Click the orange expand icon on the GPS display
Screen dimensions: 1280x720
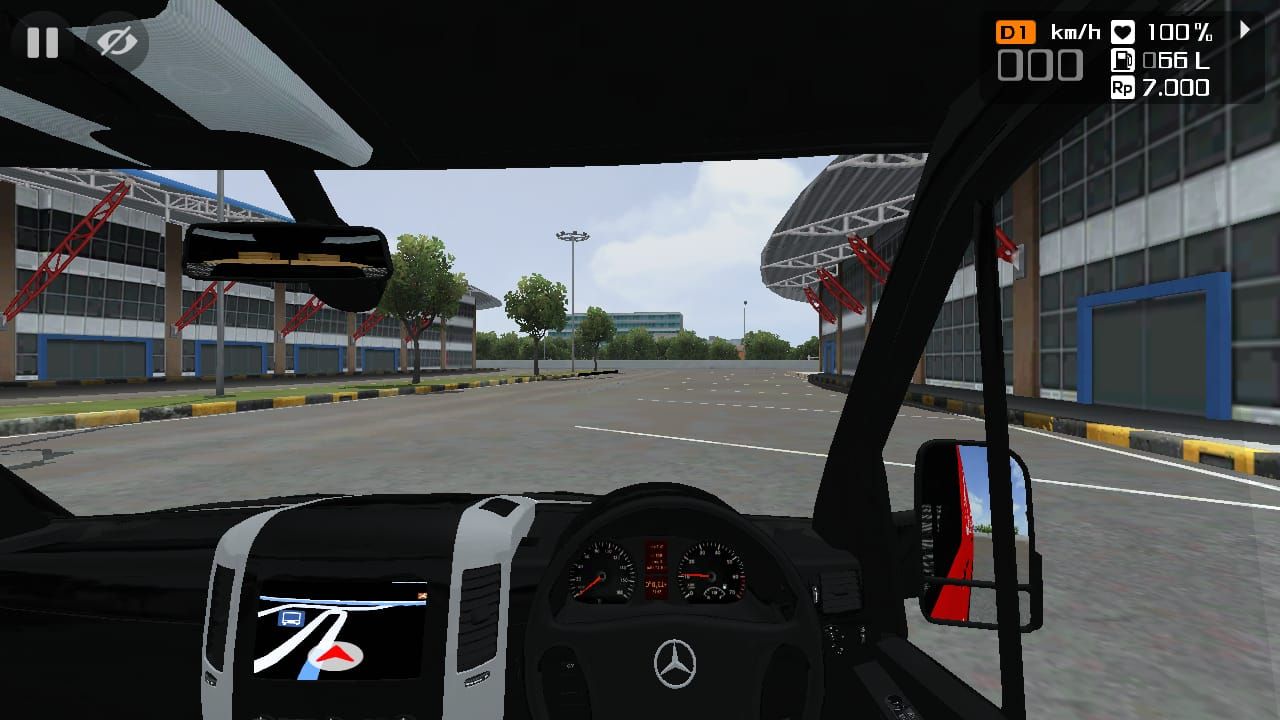[x=423, y=595]
